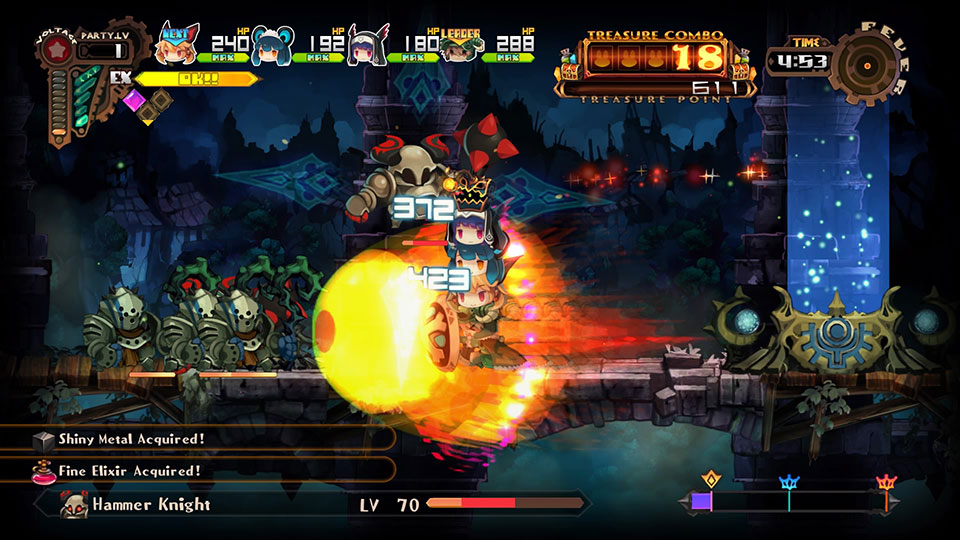
Task: Select the green-hat LEADER portrait
Action: tap(460, 46)
